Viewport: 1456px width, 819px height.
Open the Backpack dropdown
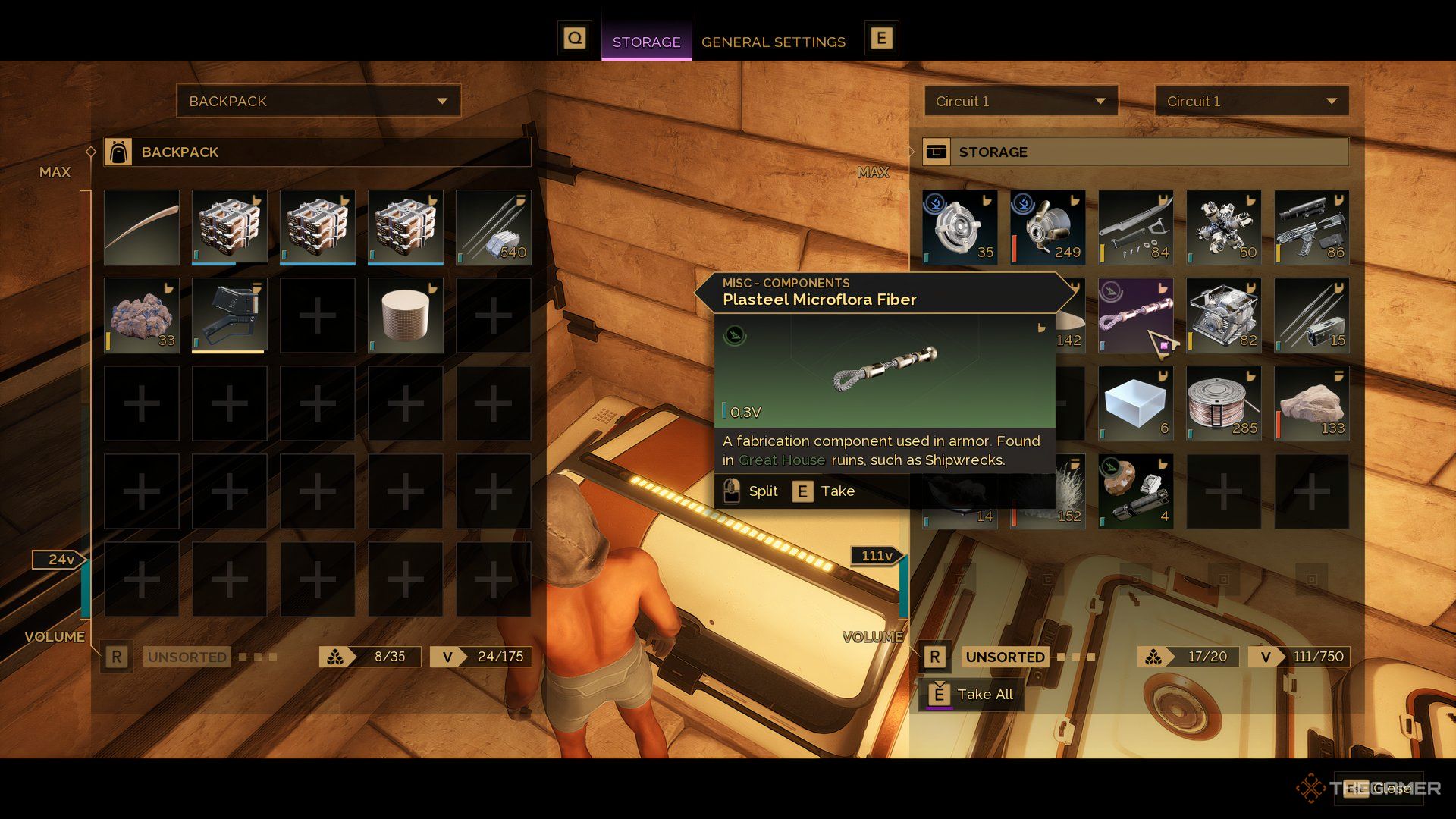[x=318, y=101]
